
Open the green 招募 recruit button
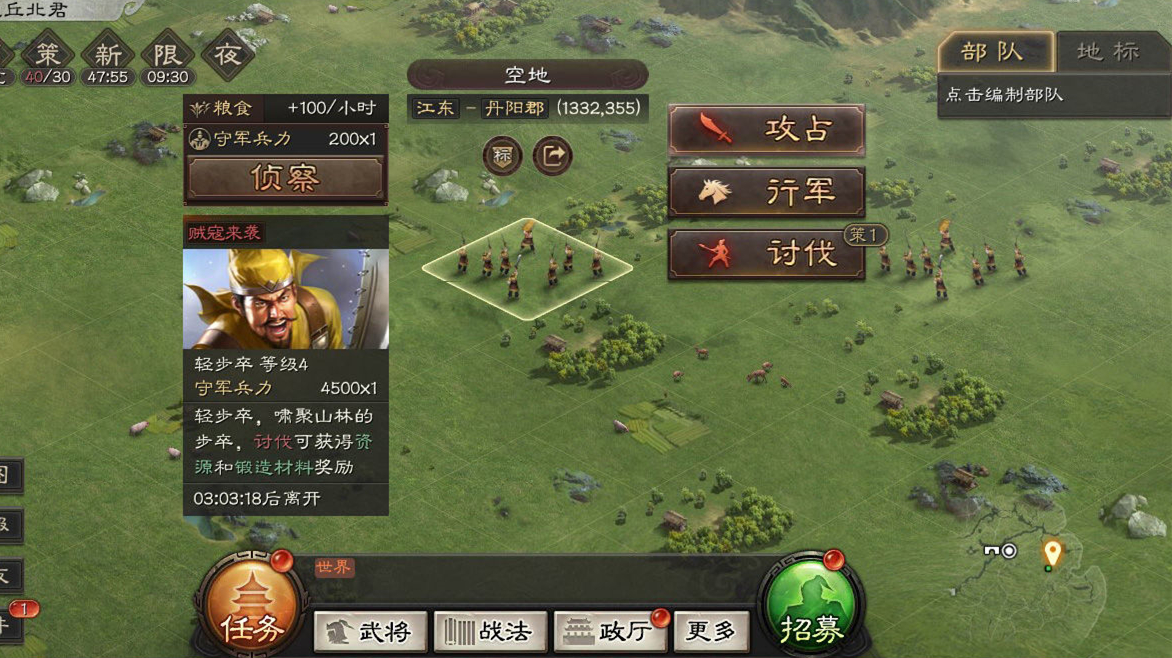coord(811,612)
